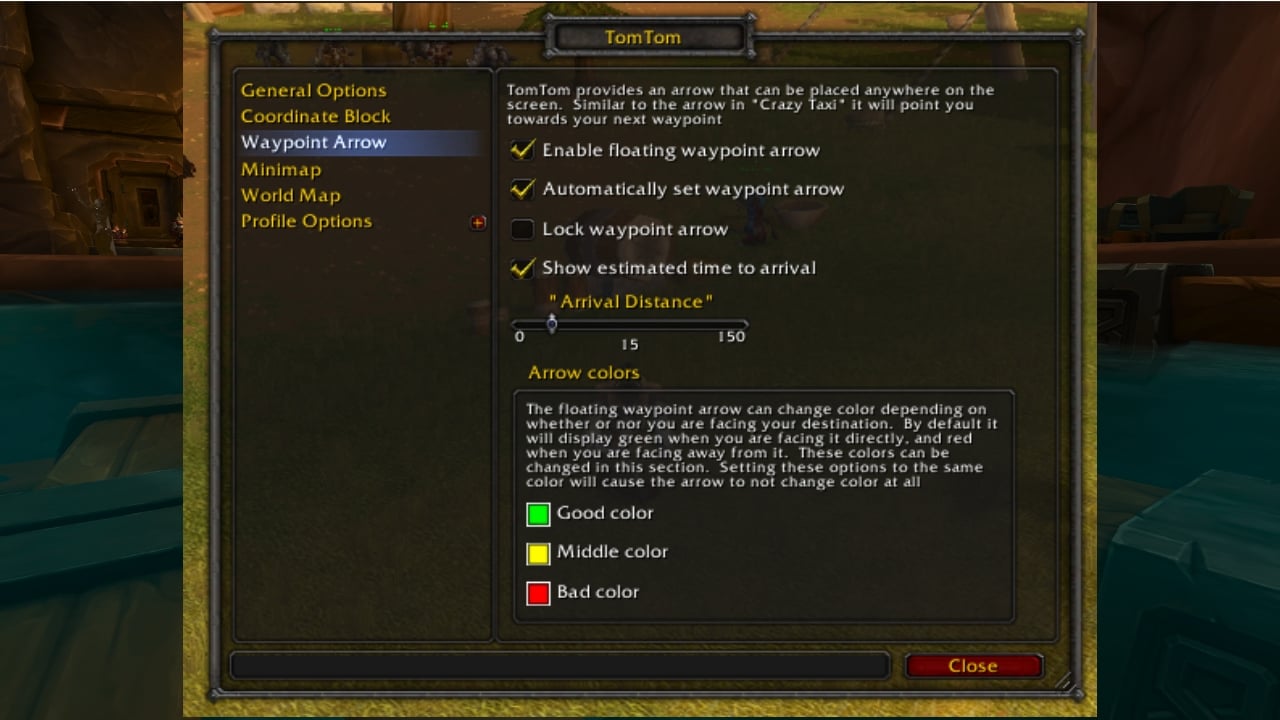This screenshot has height=720, width=1280.
Task: Select the Waypoint Arrow category
Action: point(313,142)
